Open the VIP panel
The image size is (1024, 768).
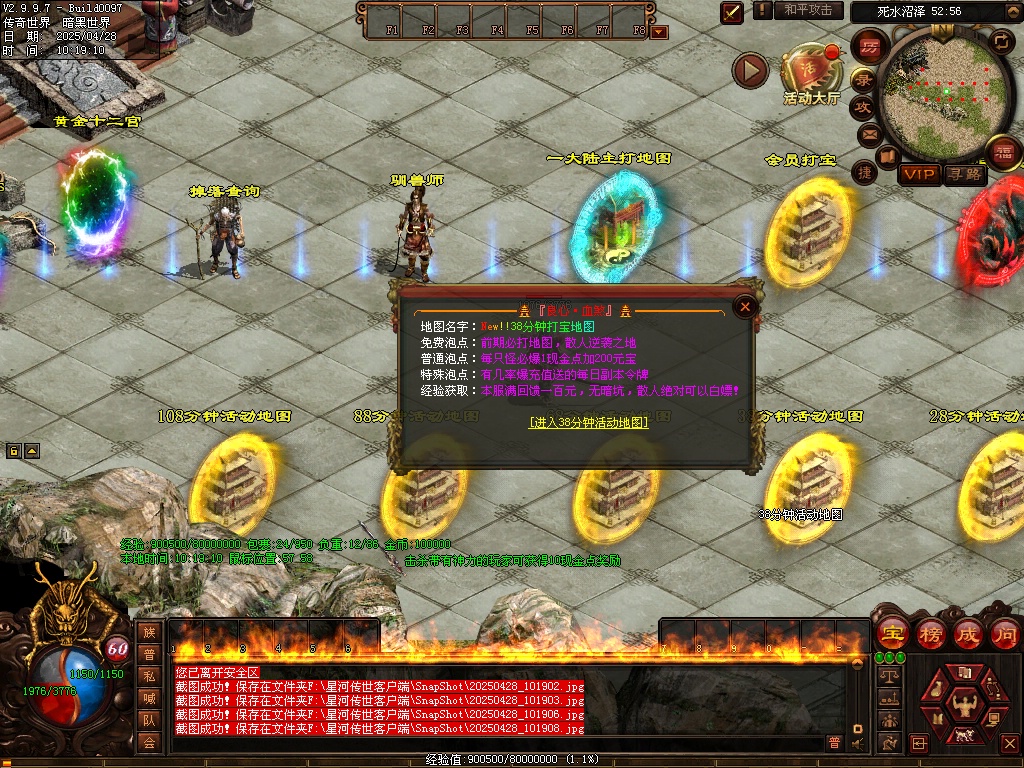click(919, 175)
